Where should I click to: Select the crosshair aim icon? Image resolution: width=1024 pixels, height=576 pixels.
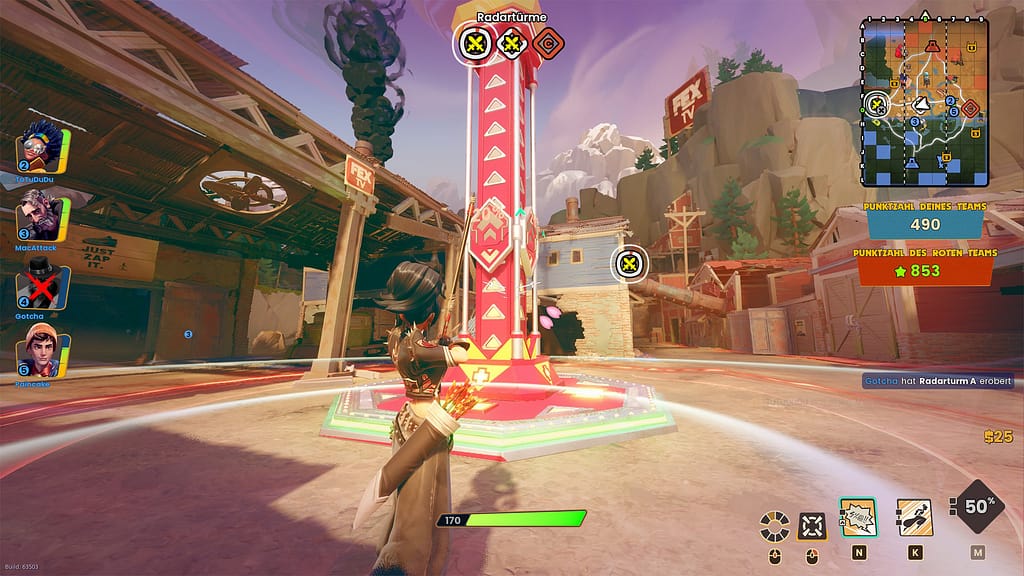812,525
